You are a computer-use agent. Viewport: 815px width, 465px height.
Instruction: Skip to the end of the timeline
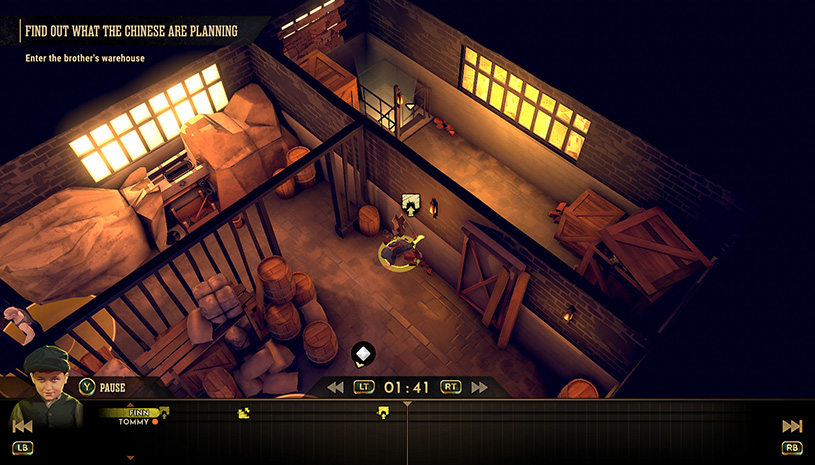[792, 426]
